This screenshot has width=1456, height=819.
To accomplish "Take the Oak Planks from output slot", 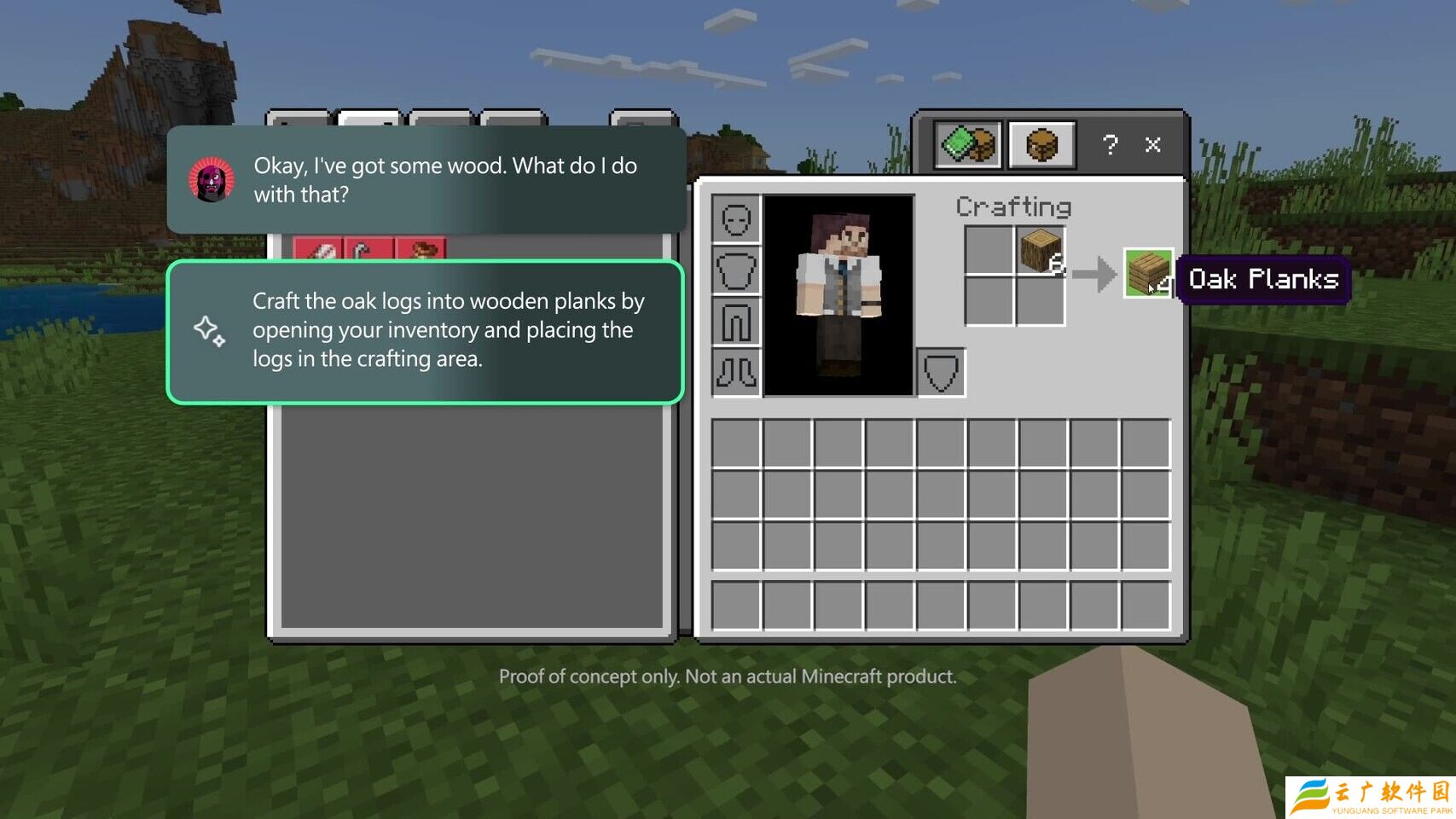I will coord(1147,273).
